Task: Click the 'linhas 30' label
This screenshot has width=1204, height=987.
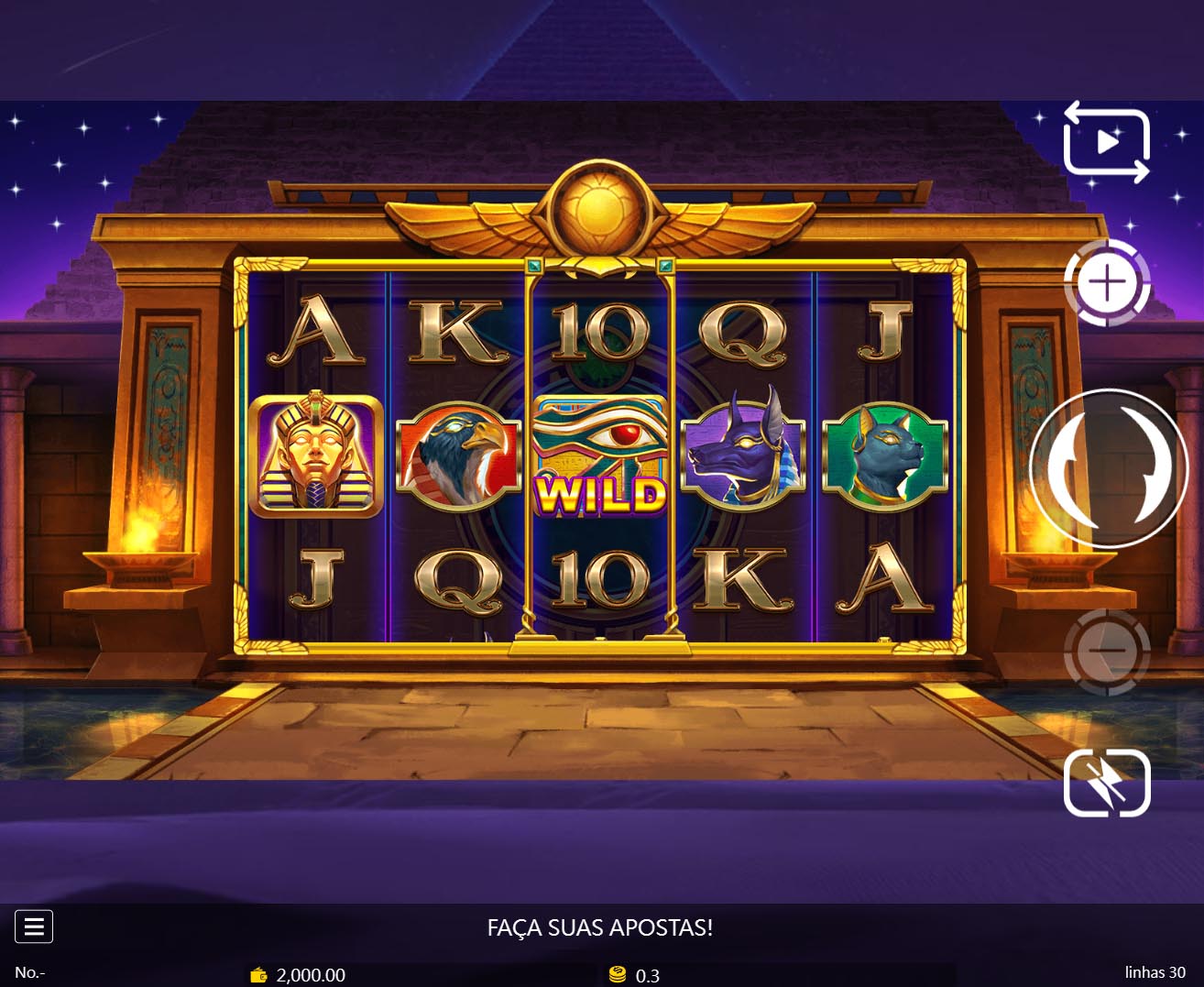Action: click(1154, 971)
